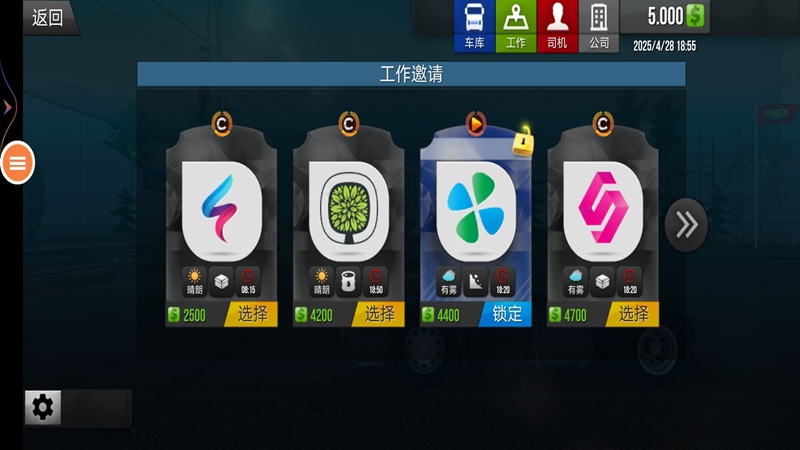Choose 选择 on the 4200 job card
Screen dimensions: 800x450
pos(379,314)
